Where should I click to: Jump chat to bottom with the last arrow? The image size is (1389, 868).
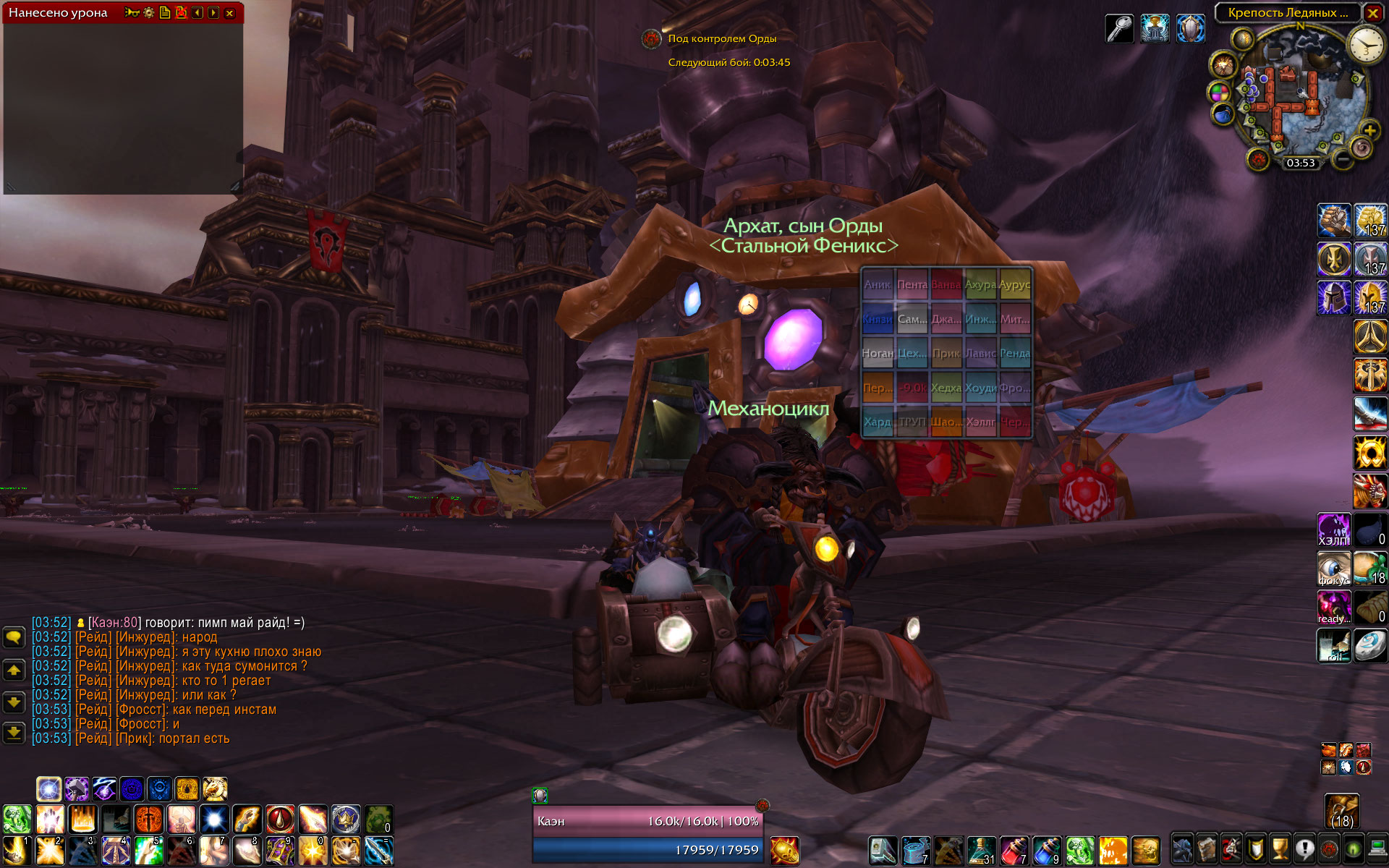[x=14, y=733]
